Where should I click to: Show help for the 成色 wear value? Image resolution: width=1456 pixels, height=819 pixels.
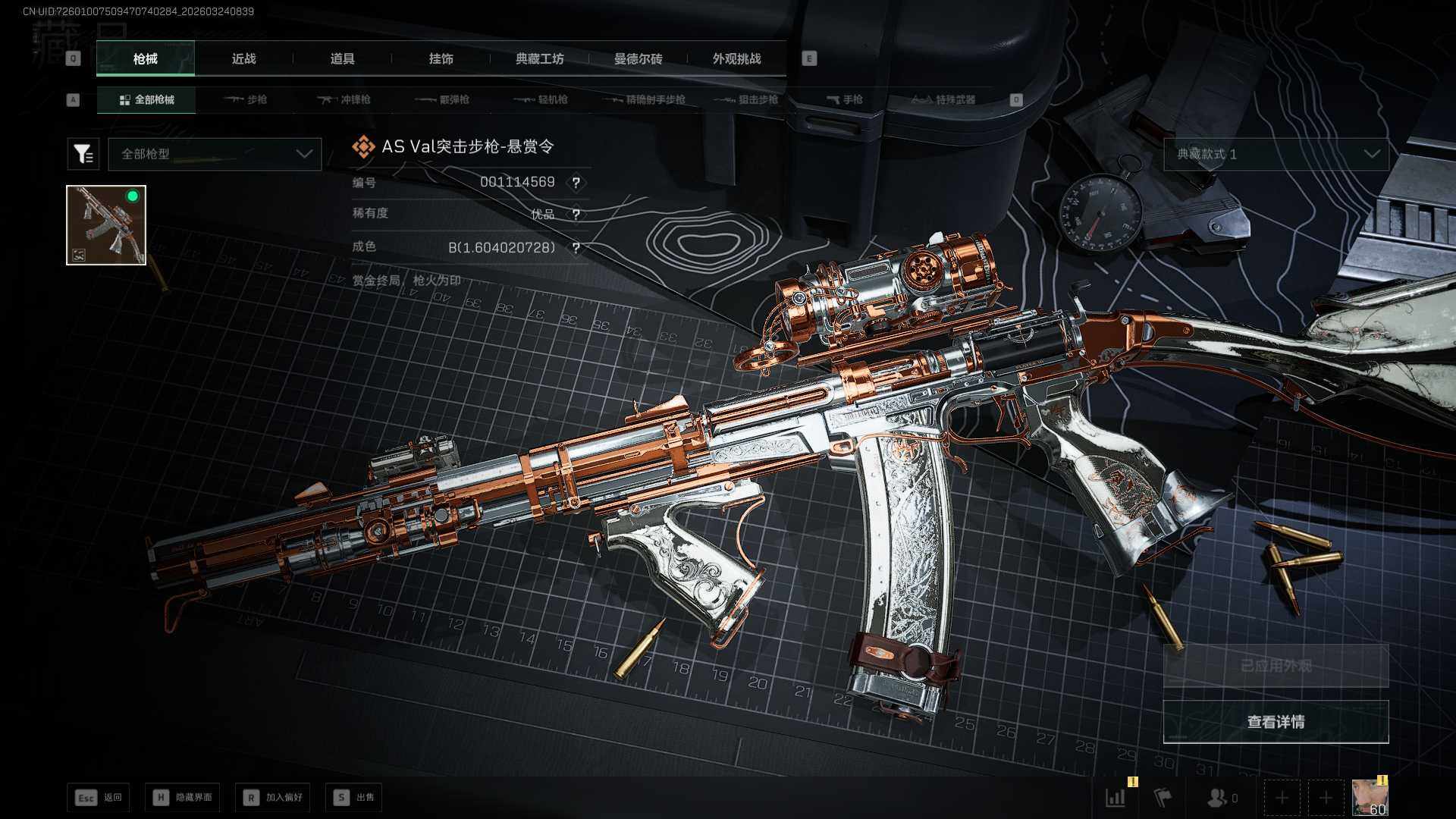coord(576,248)
